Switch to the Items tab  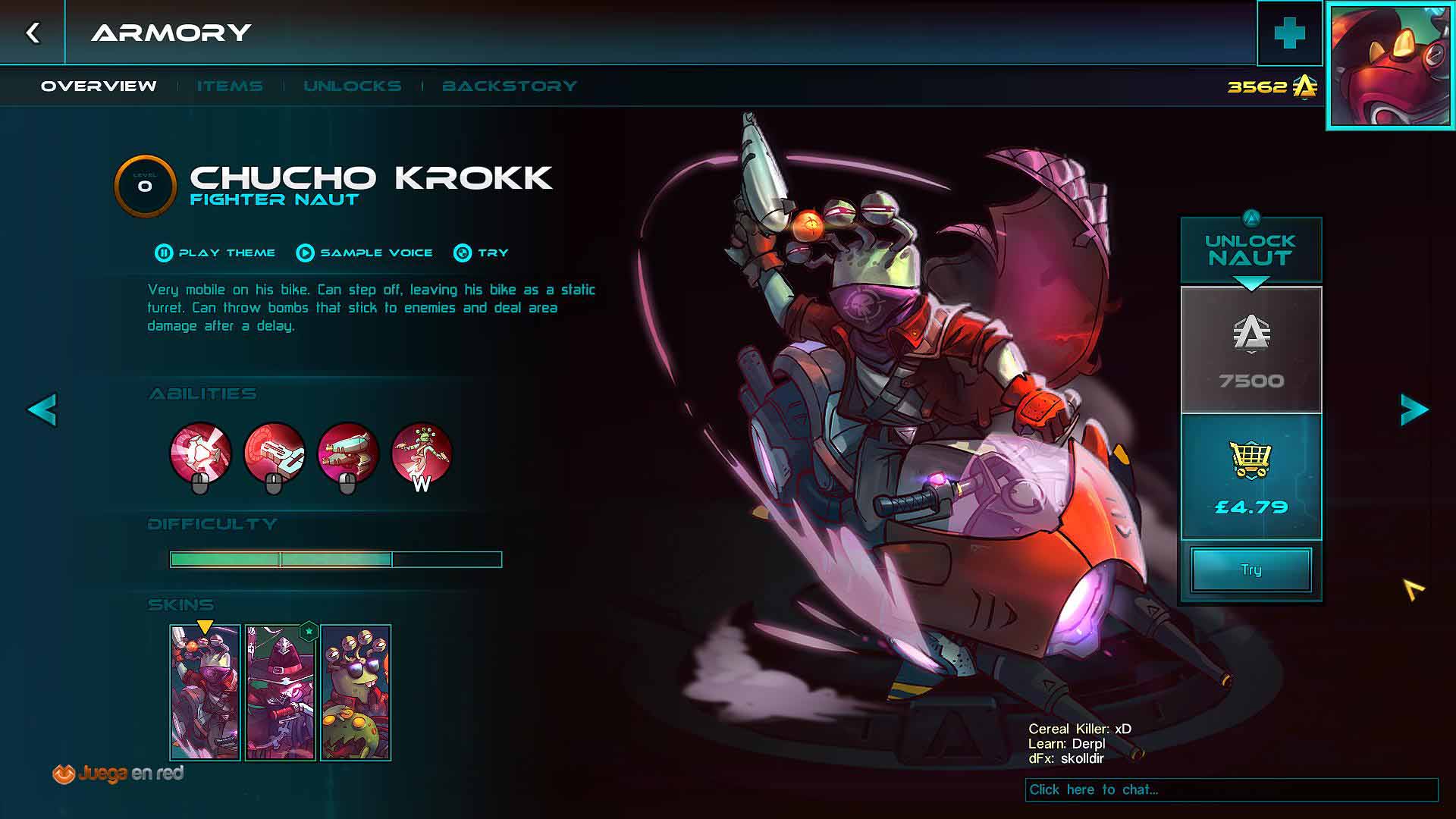tap(230, 86)
